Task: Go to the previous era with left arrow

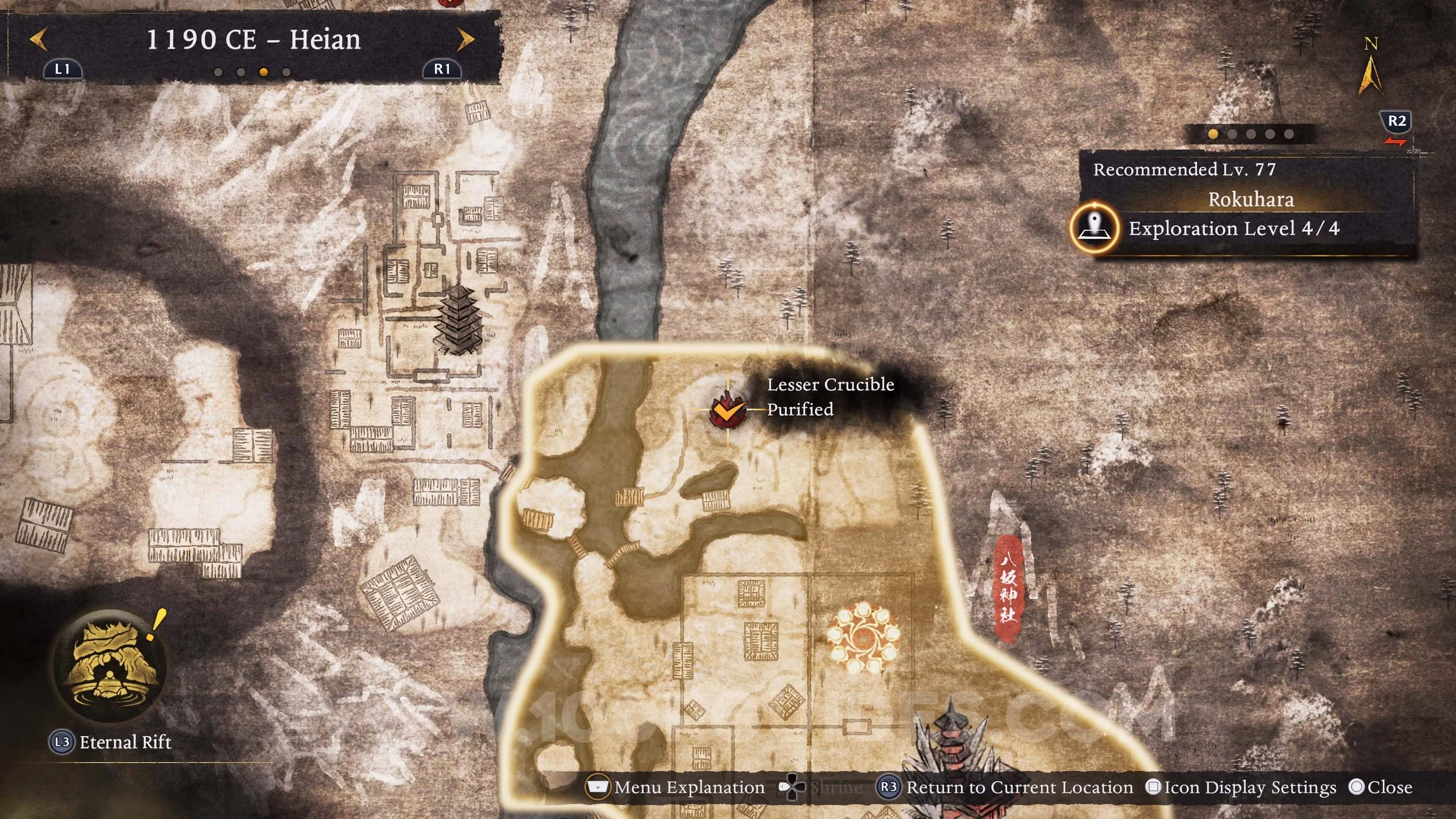Action: point(38,40)
